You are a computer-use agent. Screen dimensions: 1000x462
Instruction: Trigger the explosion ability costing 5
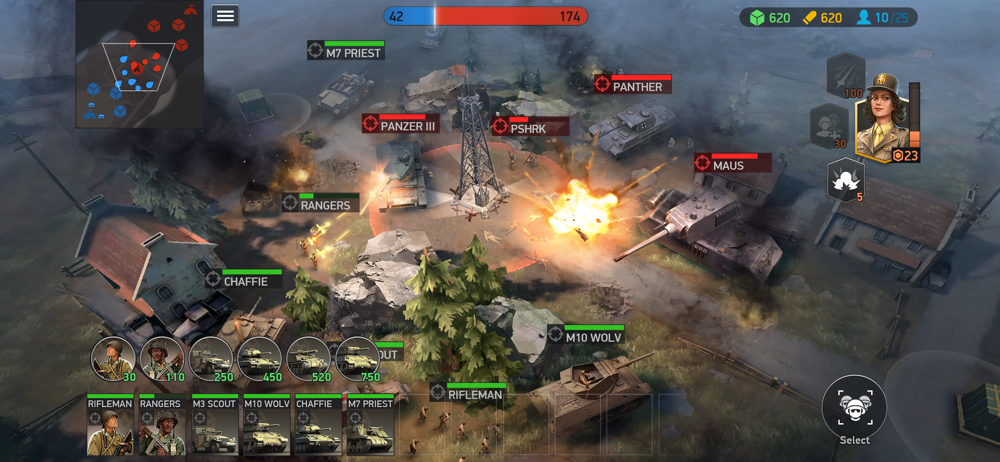845,179
